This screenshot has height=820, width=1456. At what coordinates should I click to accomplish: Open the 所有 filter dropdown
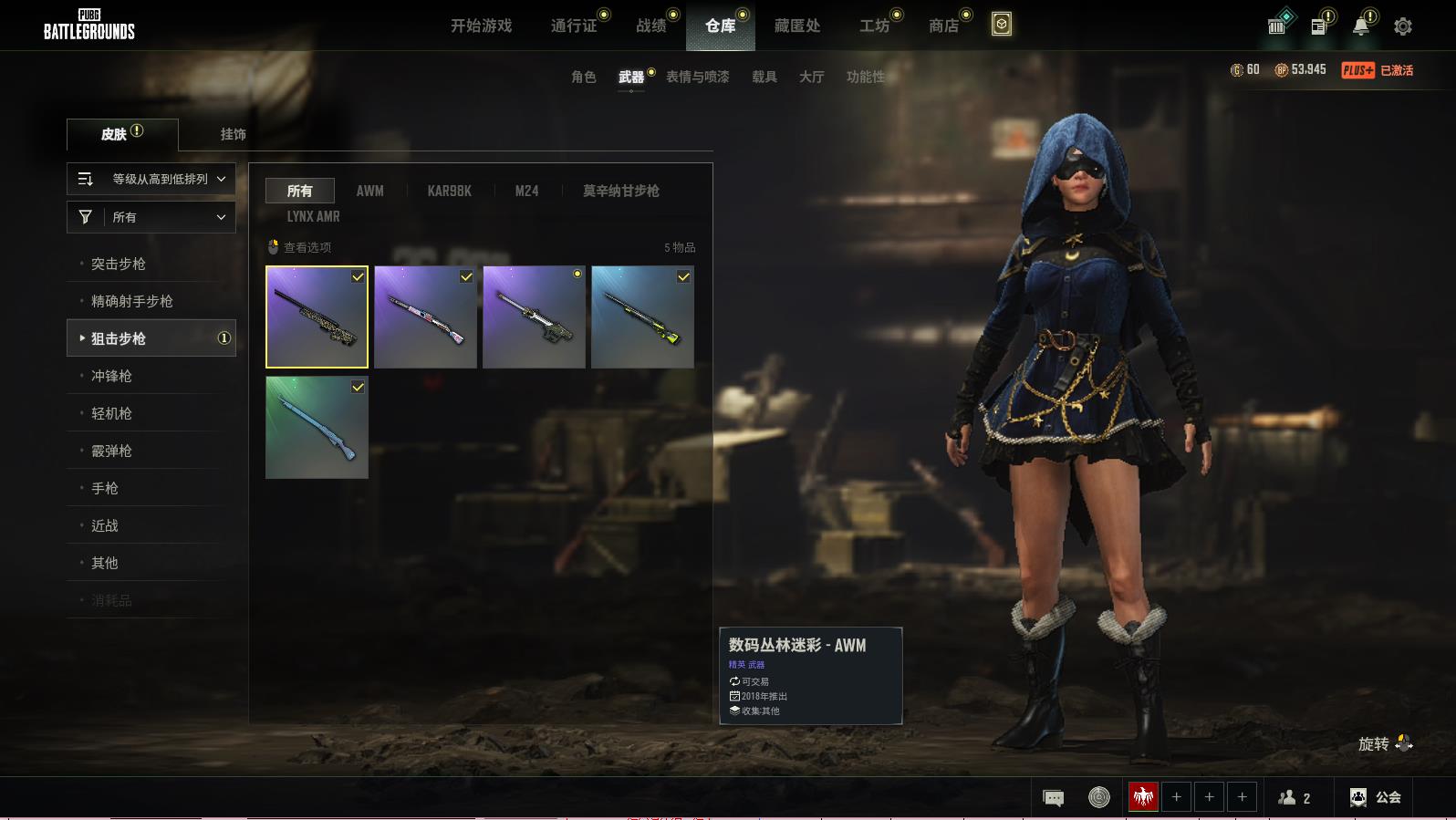(151, 217)
